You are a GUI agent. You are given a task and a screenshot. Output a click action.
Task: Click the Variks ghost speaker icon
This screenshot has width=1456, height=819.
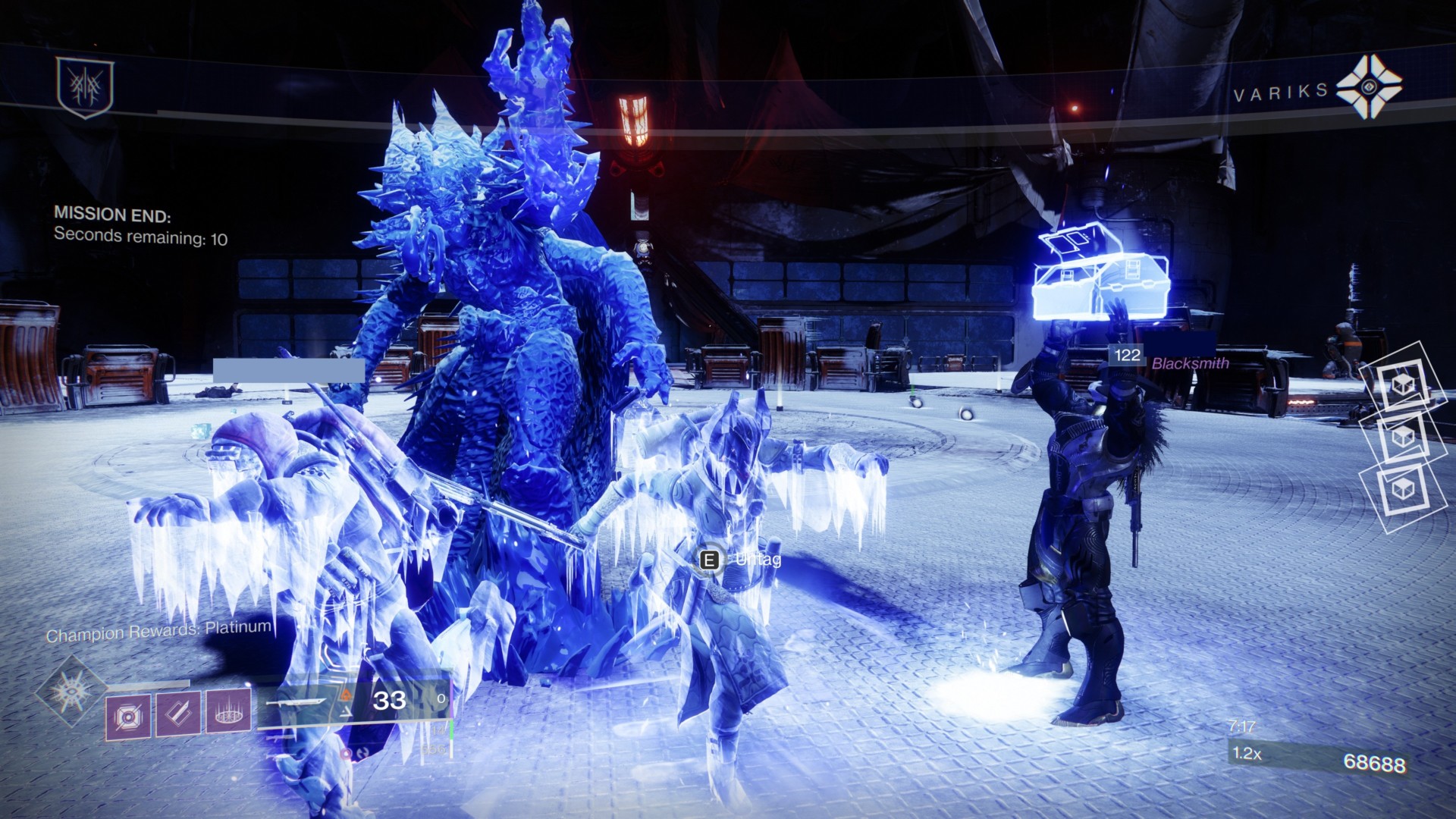click(x=1369, y=86)
